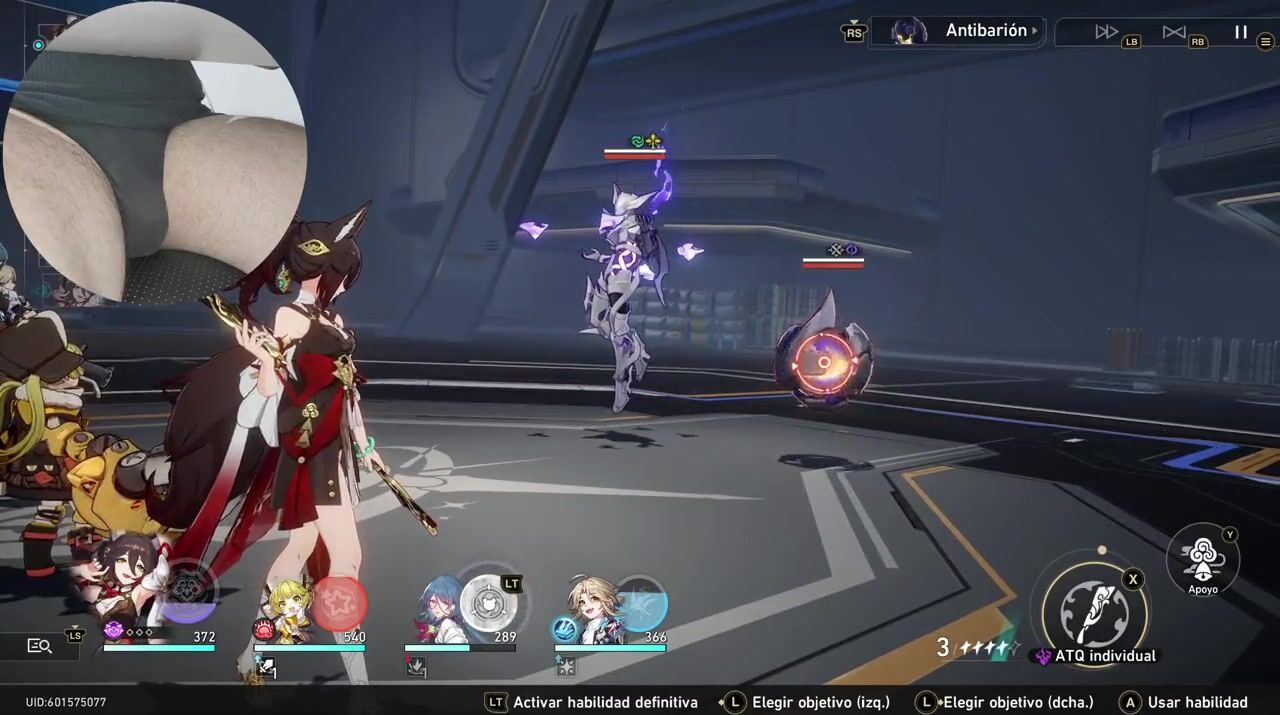Use the ATQ individual skill button

(x=1094, y=612)
